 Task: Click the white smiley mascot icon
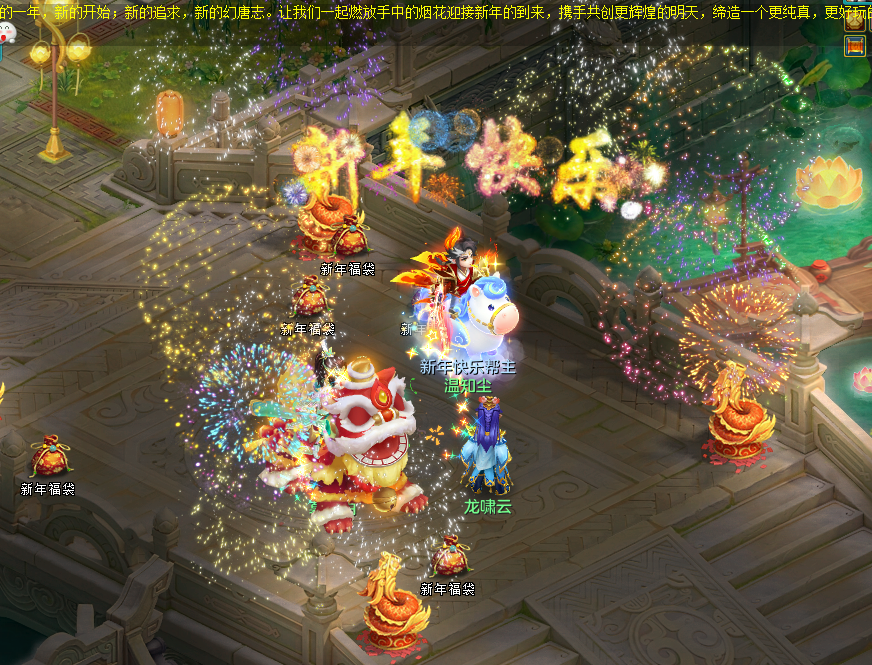8,32
